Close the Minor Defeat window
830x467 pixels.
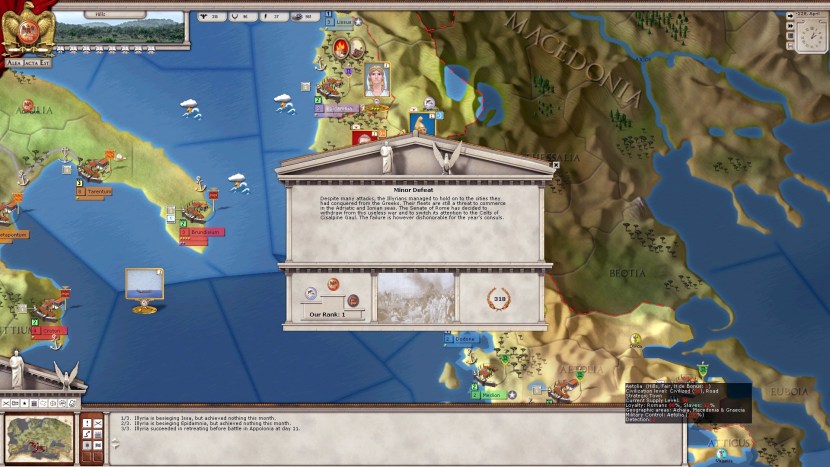tap(556, 166)
